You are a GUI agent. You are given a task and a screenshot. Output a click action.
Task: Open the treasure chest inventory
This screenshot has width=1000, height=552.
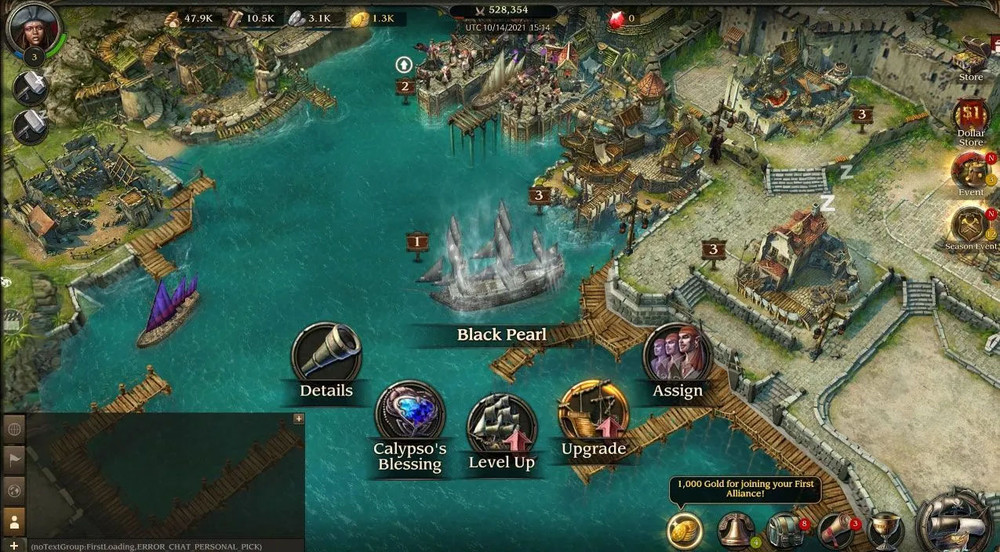click(x=784, y=530)
